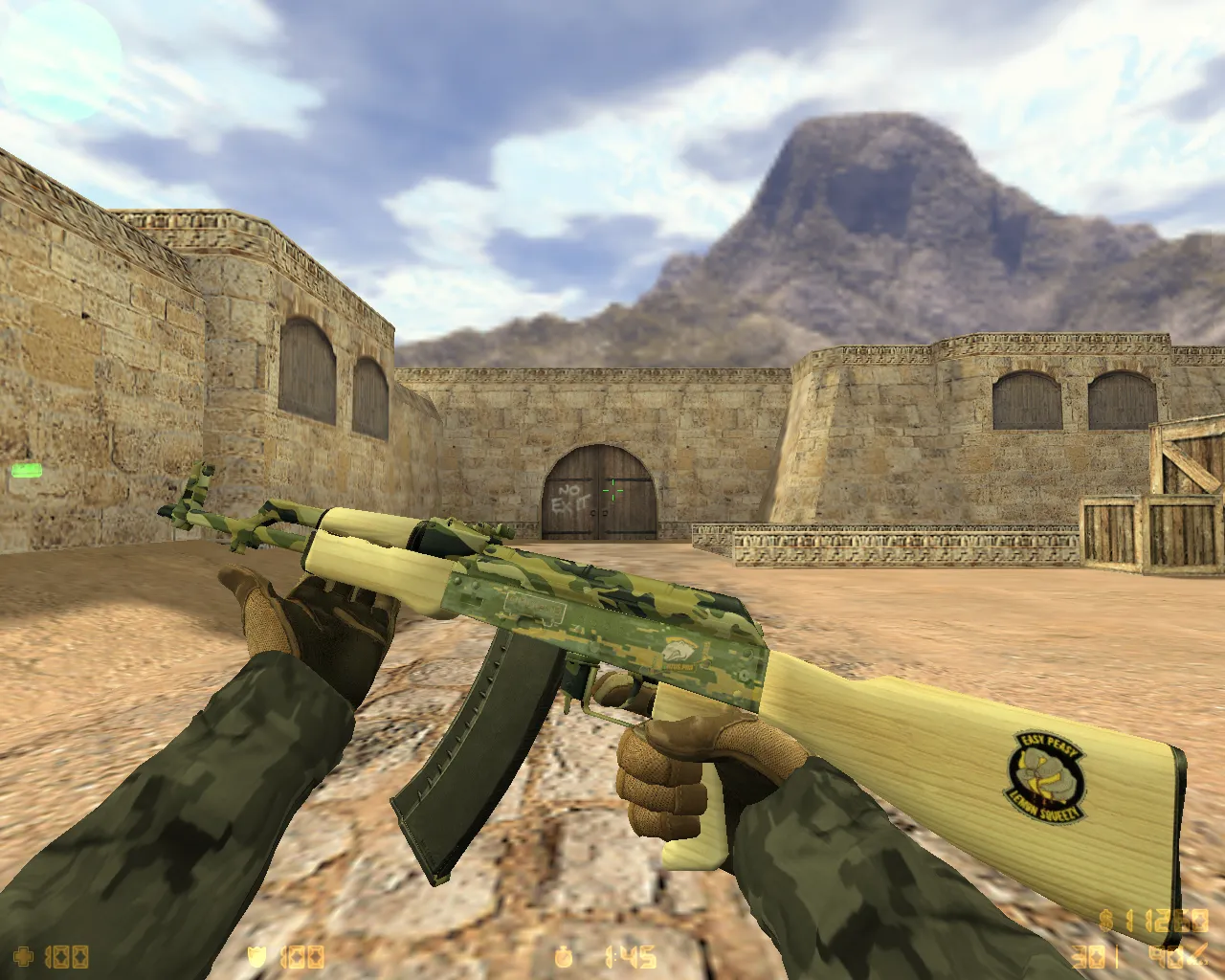The width and height of the screenshot is (1225, 980).
Task: Click the NO EXIT graffiti on the doors
Action: (571, 497)
